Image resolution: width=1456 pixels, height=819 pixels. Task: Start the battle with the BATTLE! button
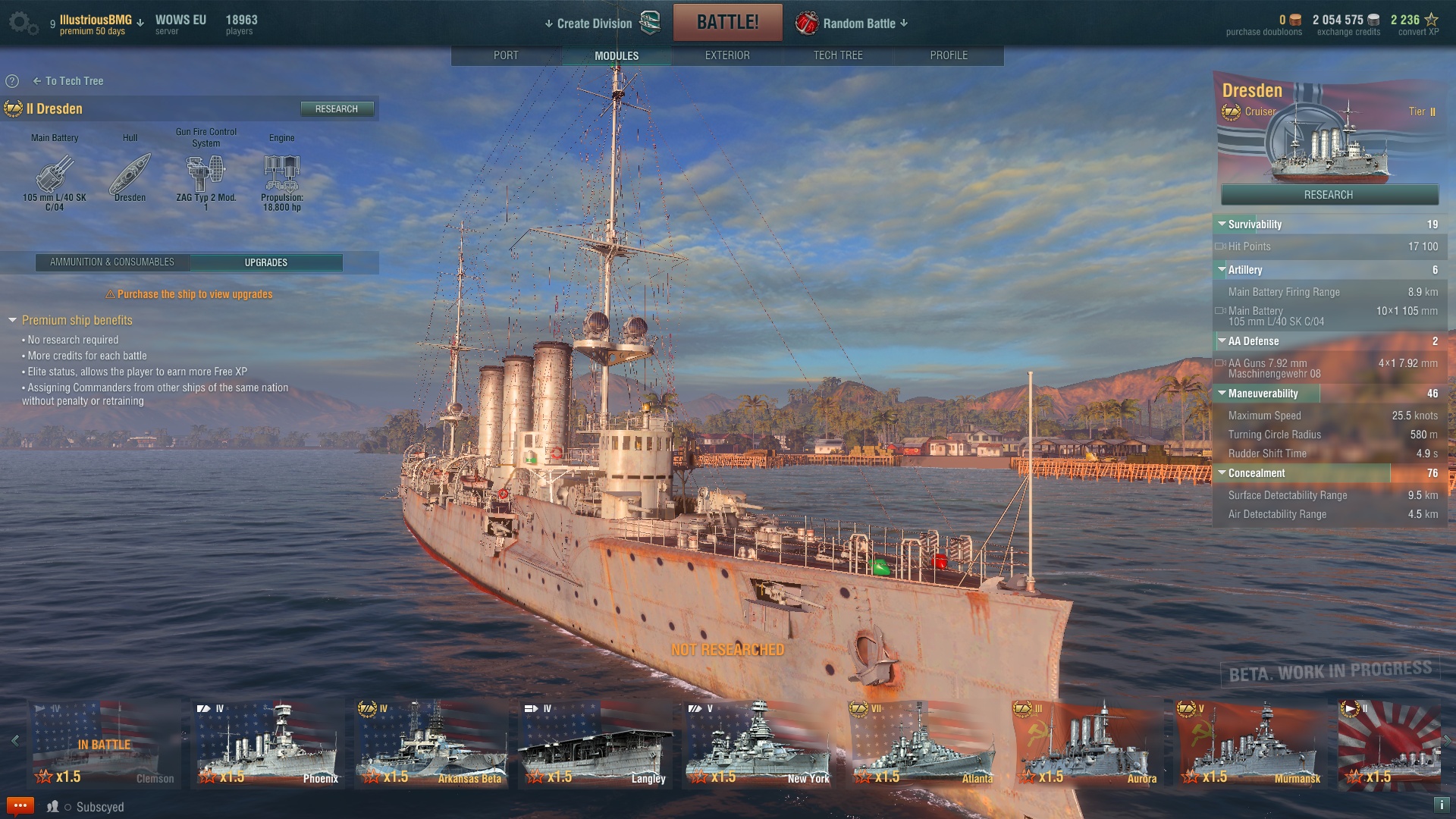pyautogui.click(x=727, y=22)
